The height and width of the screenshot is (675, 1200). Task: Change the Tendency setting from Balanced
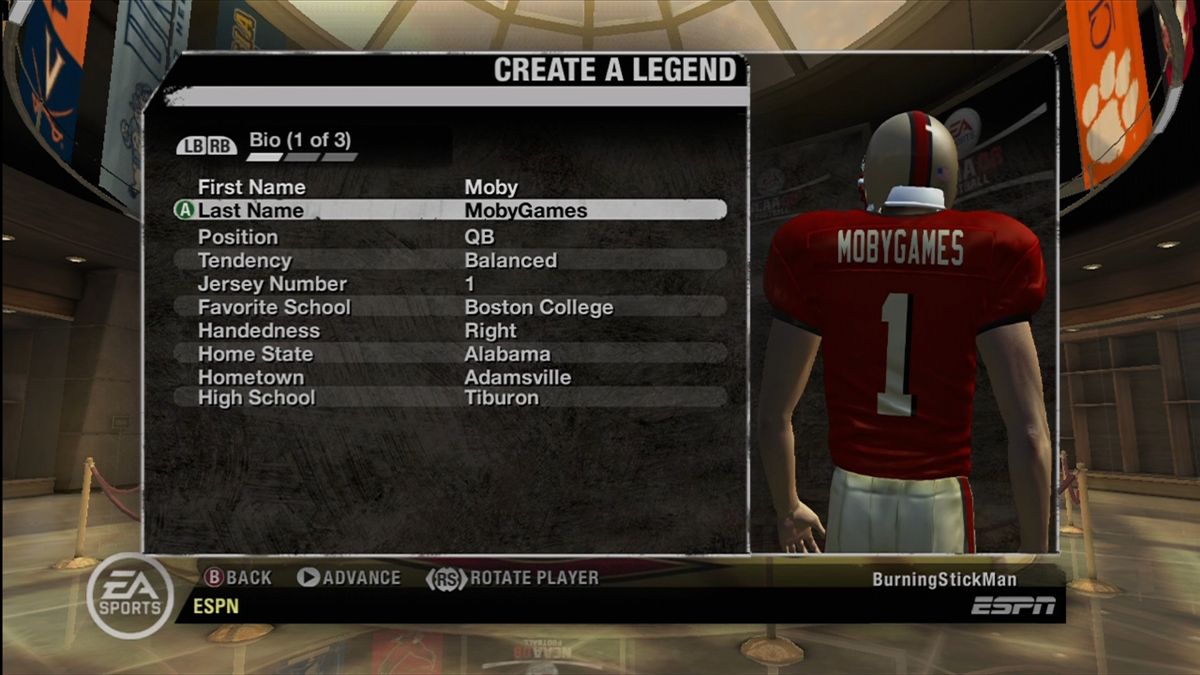[x=450, y=260]
